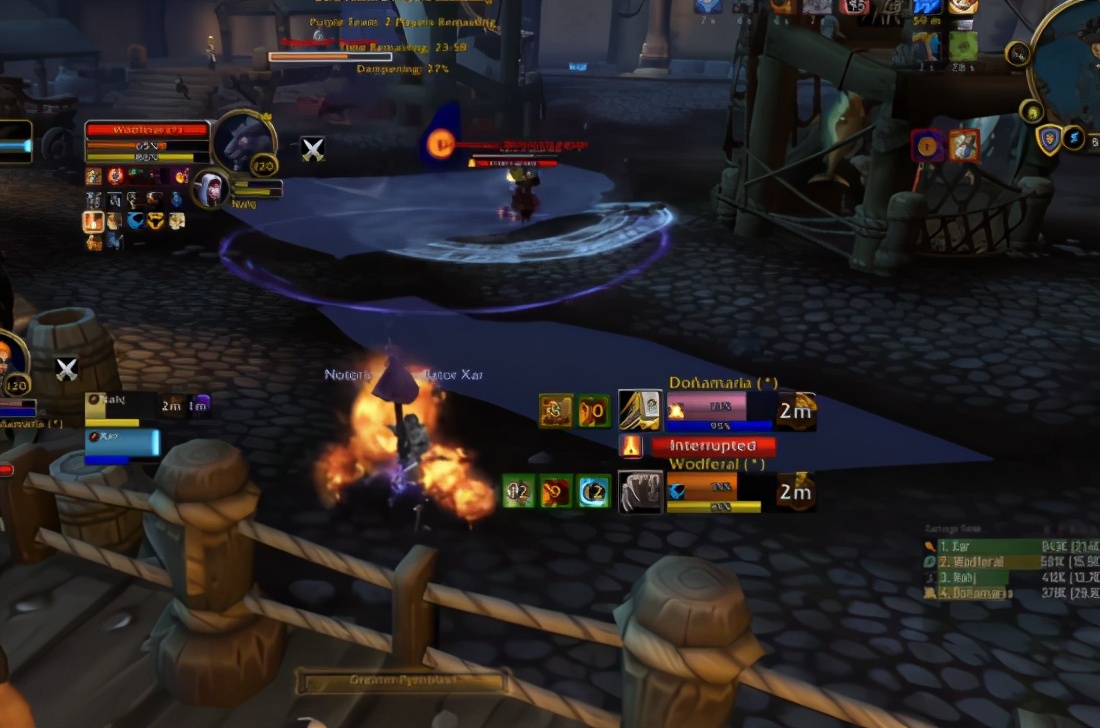Click the purple-bordered orange orb debuff icon
The image size is (1100, 728).
(927, 146)
